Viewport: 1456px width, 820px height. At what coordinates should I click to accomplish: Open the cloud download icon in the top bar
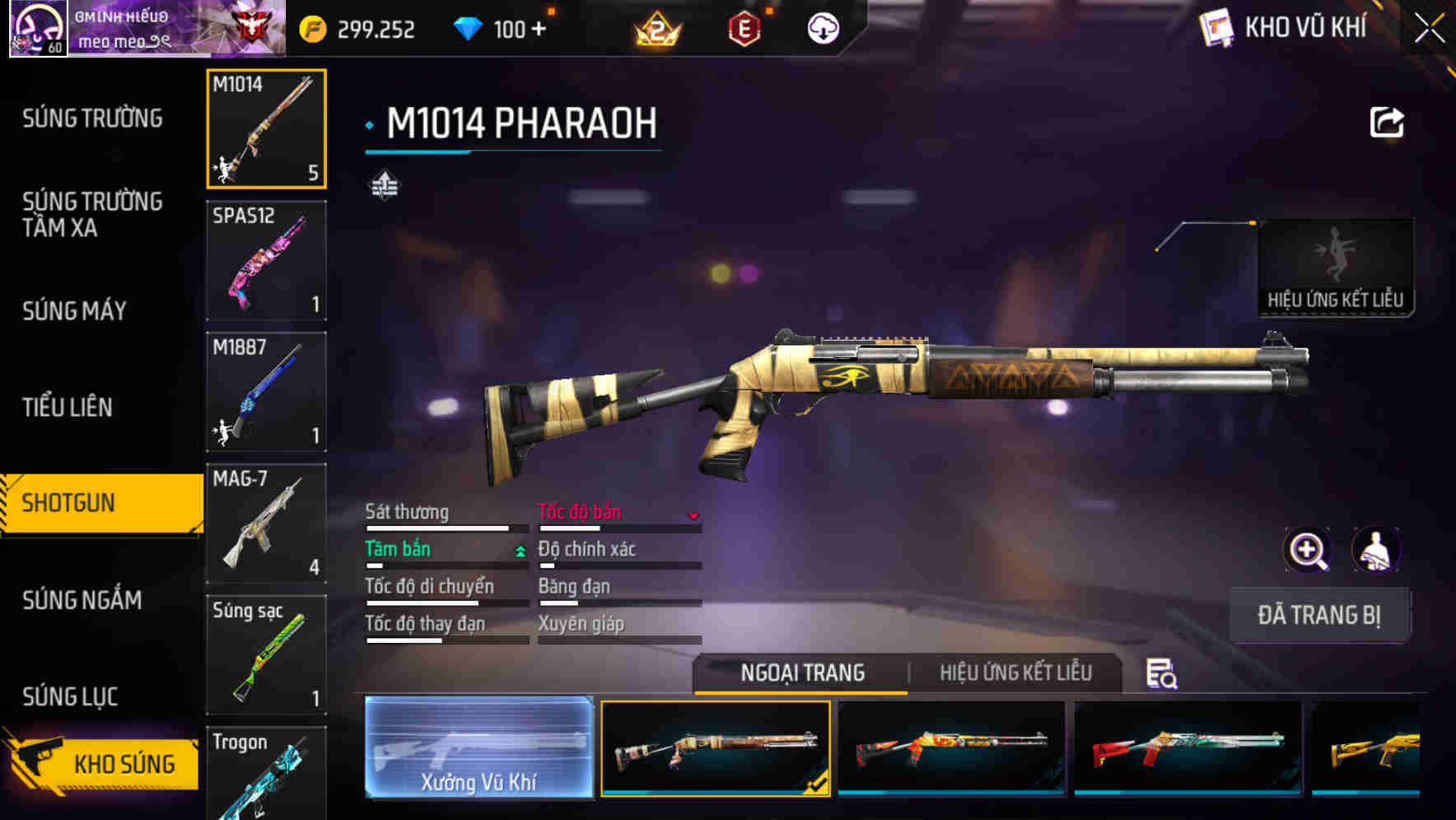(x=821, y=27)
